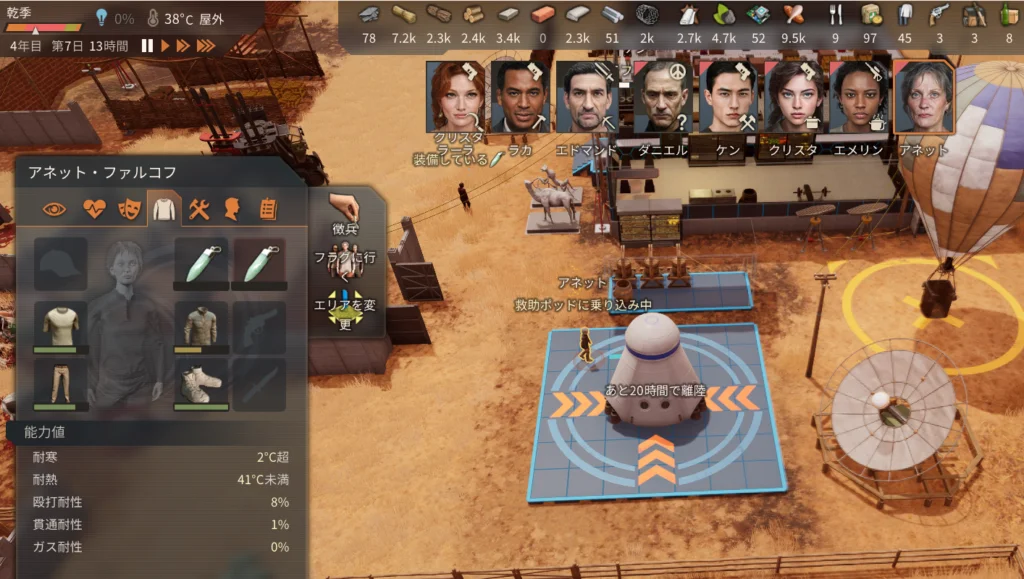Click Emelyn's colonist portrait

click(858, 98)
